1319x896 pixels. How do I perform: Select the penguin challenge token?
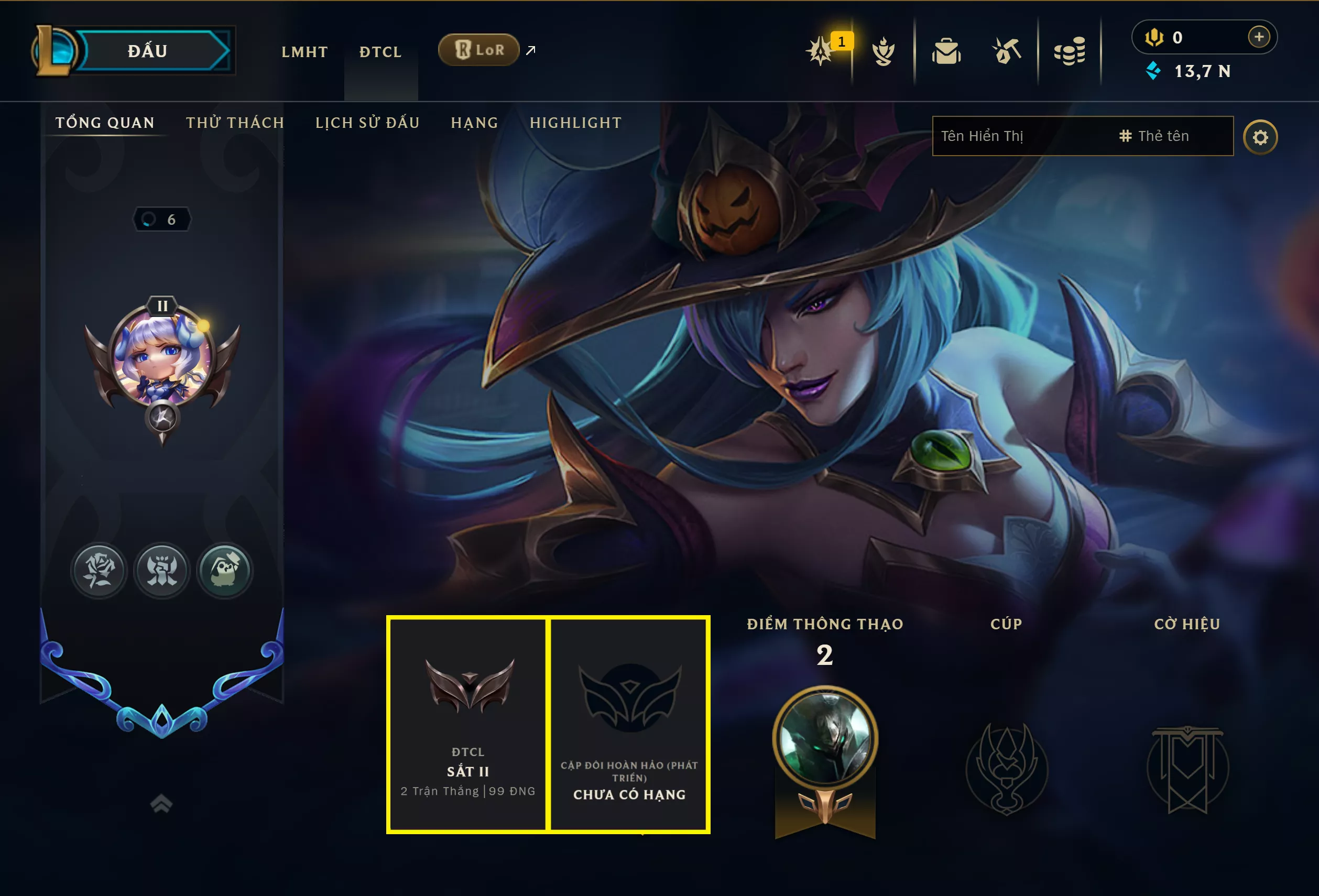(x=225, y=570)
